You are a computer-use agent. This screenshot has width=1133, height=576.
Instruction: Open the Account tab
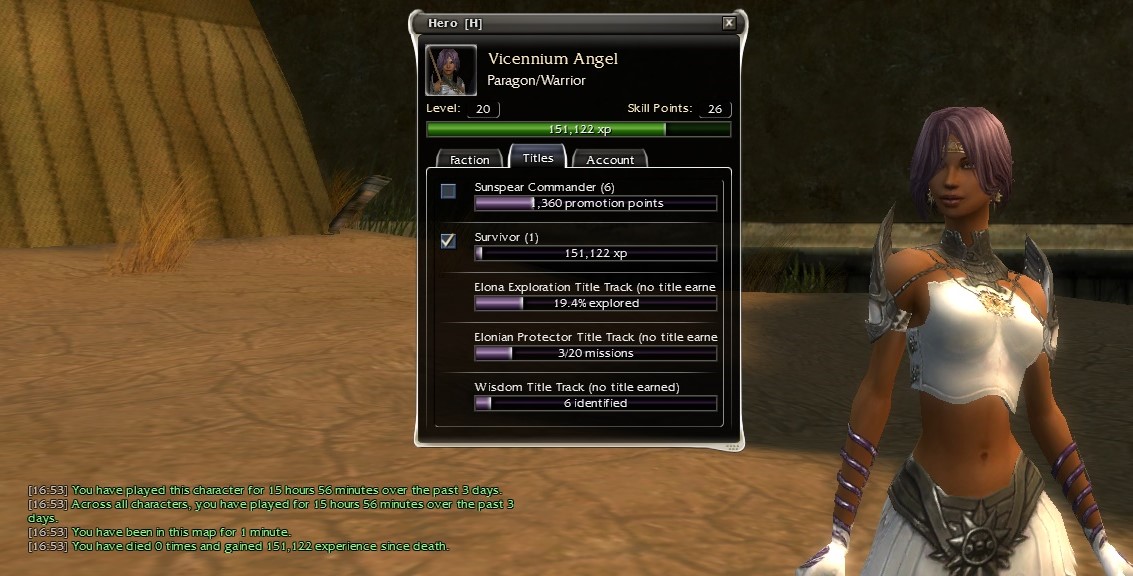coord(610,159)
